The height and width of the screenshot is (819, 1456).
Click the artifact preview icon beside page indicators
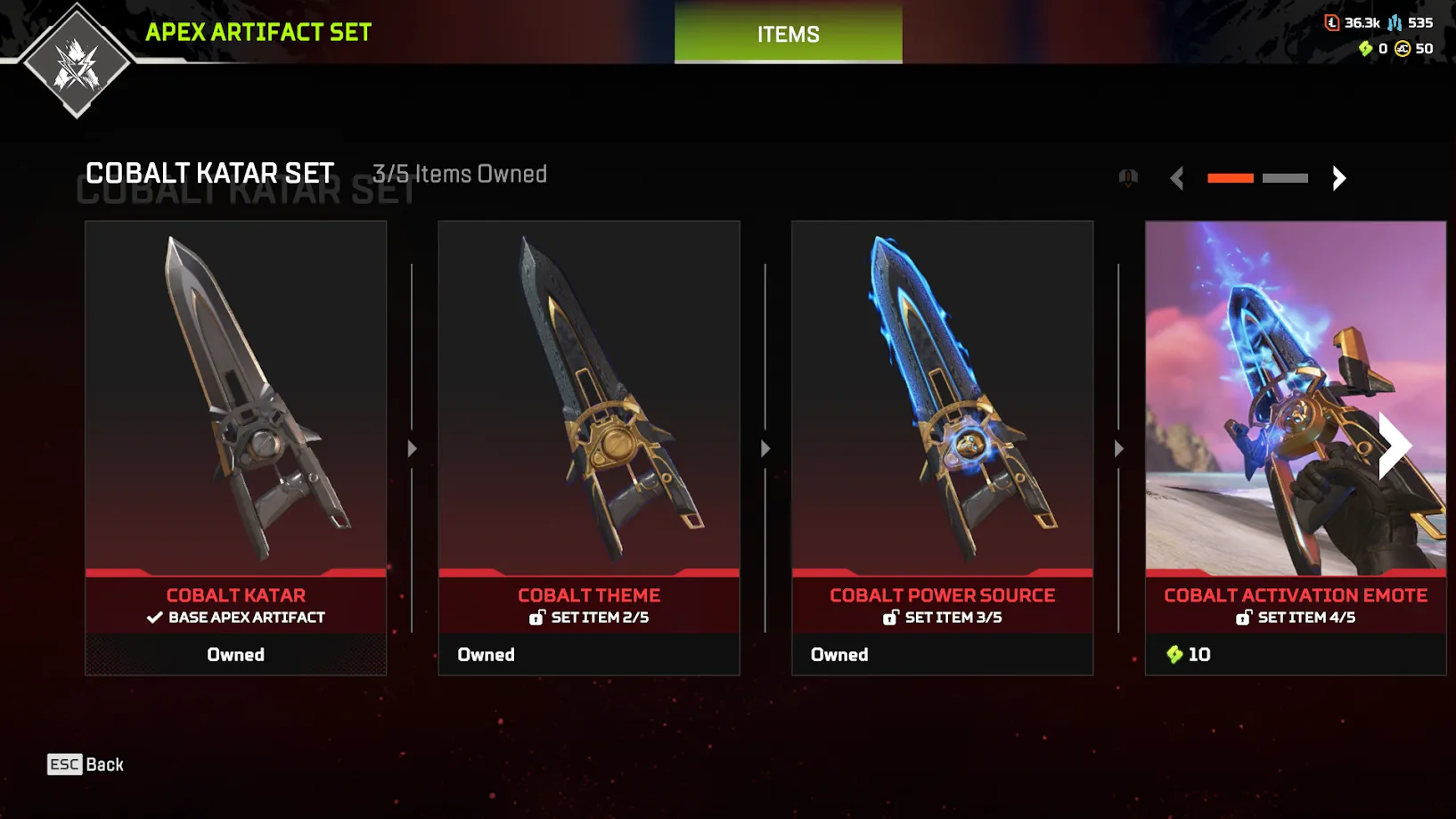[1126, 177]
